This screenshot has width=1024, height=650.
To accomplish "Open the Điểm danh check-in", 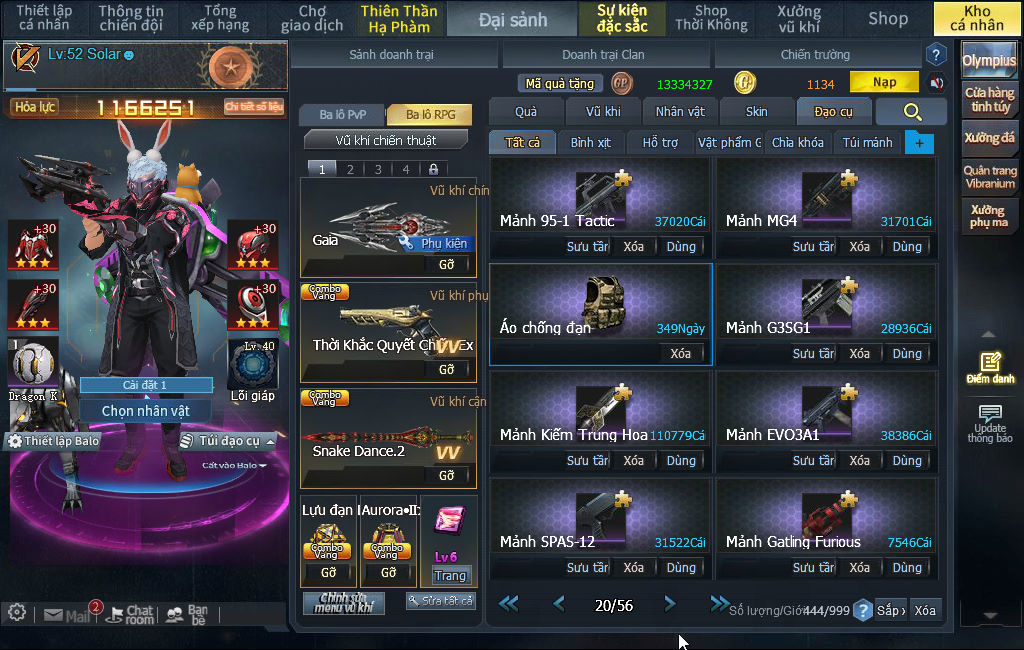I will (x=990, y=368).
